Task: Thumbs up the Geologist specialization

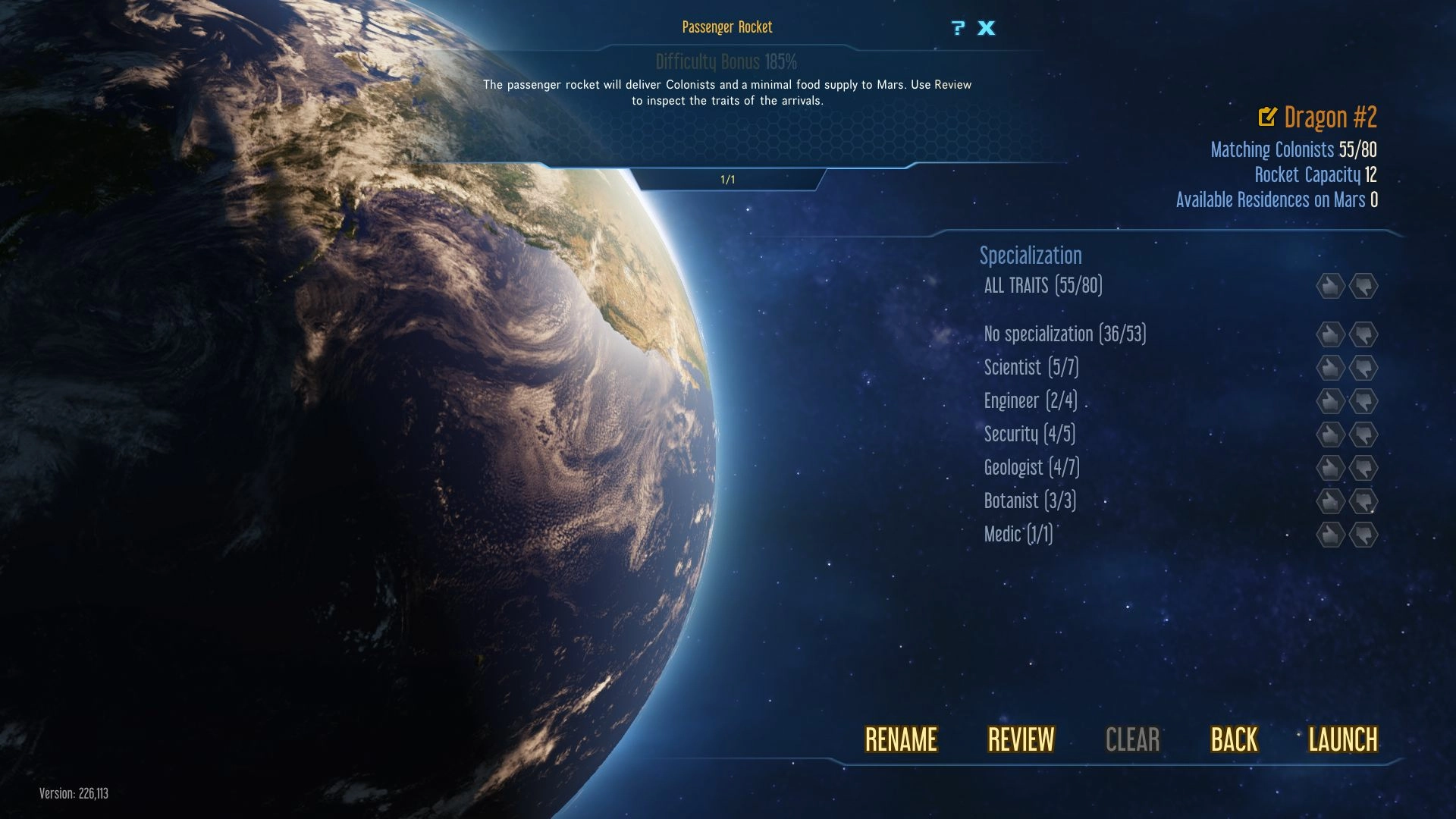Action: [1330, 468]
